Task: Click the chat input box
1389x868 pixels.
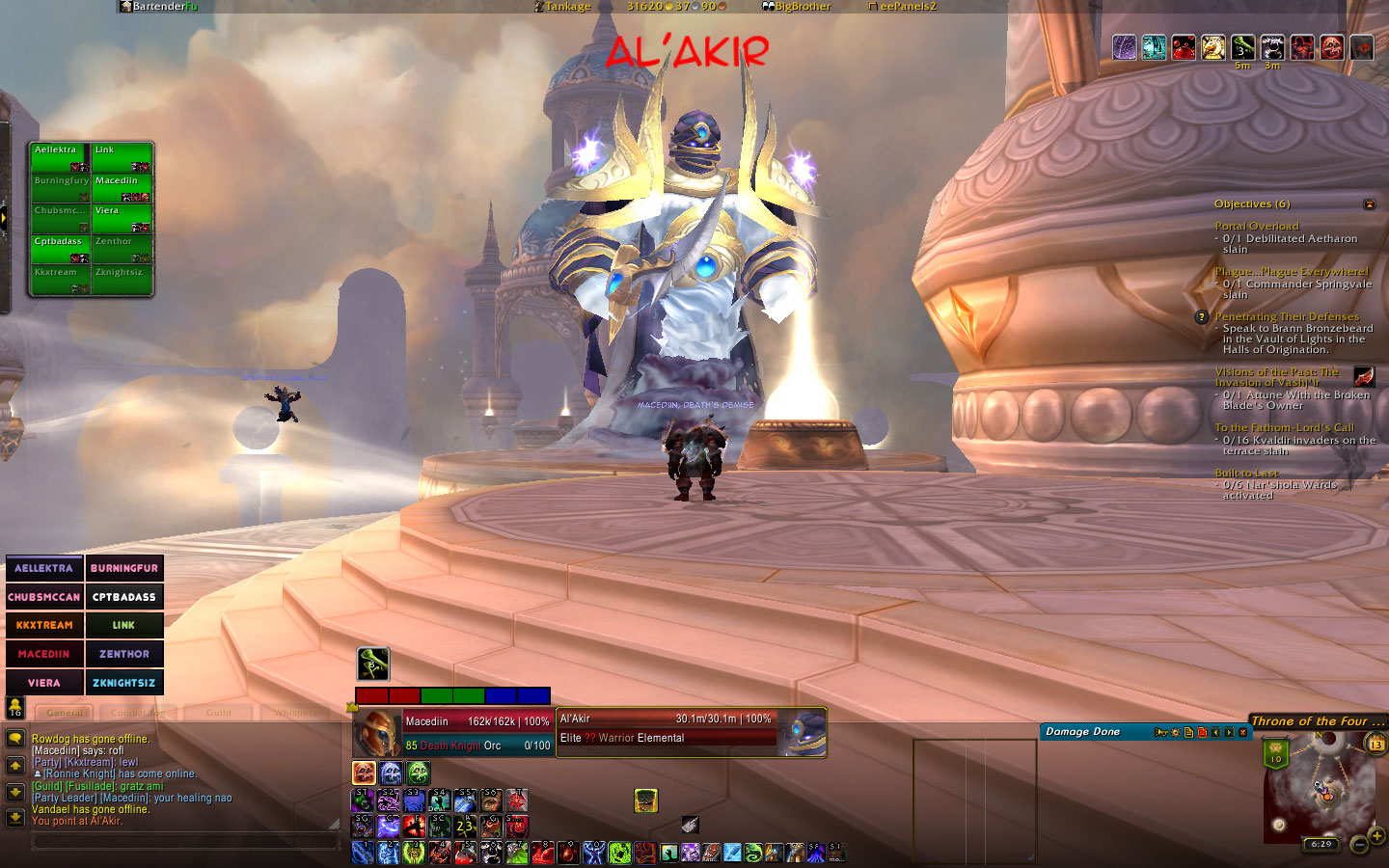Action: (185, 841)
